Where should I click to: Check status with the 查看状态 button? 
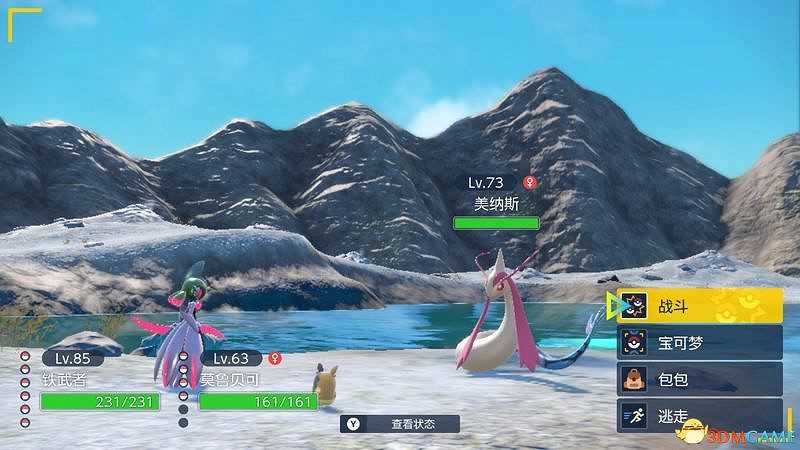click(x=400, y=424)
